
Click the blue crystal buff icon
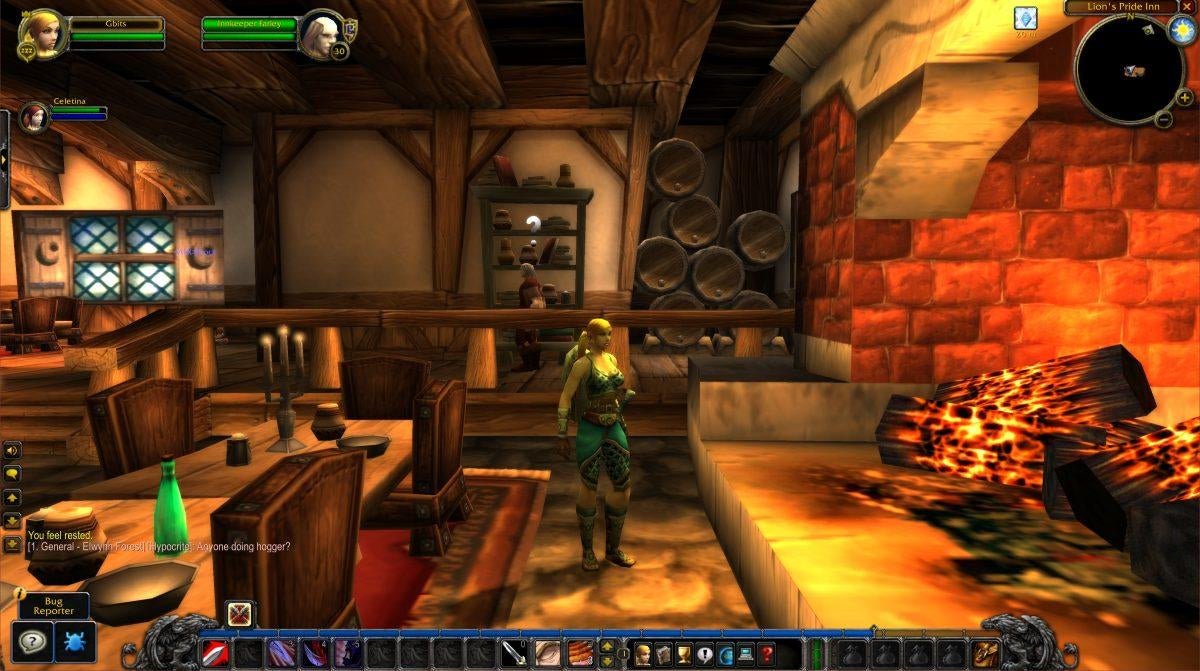1025,17
